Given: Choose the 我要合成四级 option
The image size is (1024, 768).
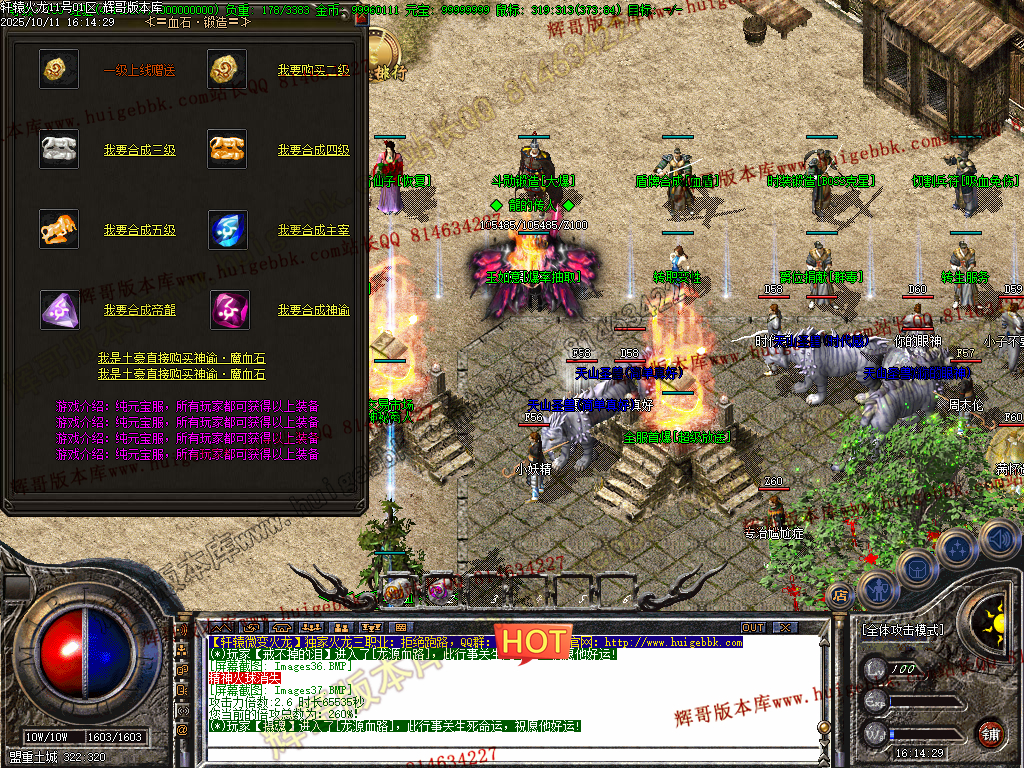Looking at the screenshot, I should point(313,150).
